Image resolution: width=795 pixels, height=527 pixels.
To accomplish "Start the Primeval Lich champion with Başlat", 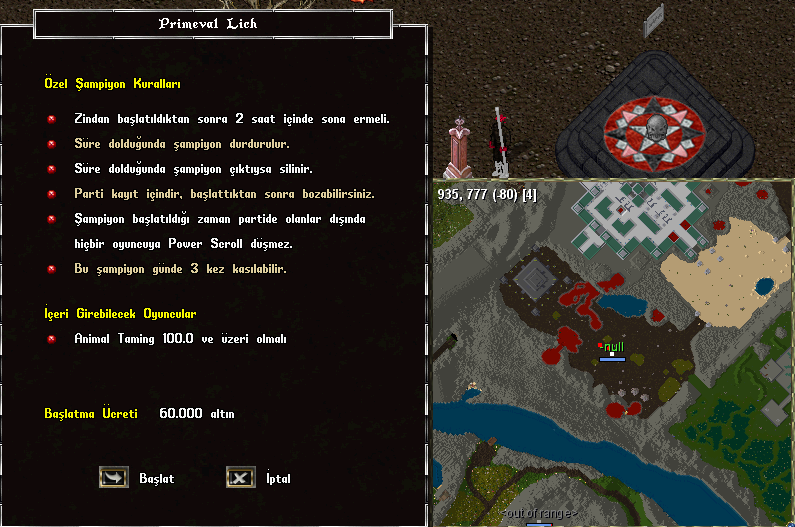I will 114,478.
